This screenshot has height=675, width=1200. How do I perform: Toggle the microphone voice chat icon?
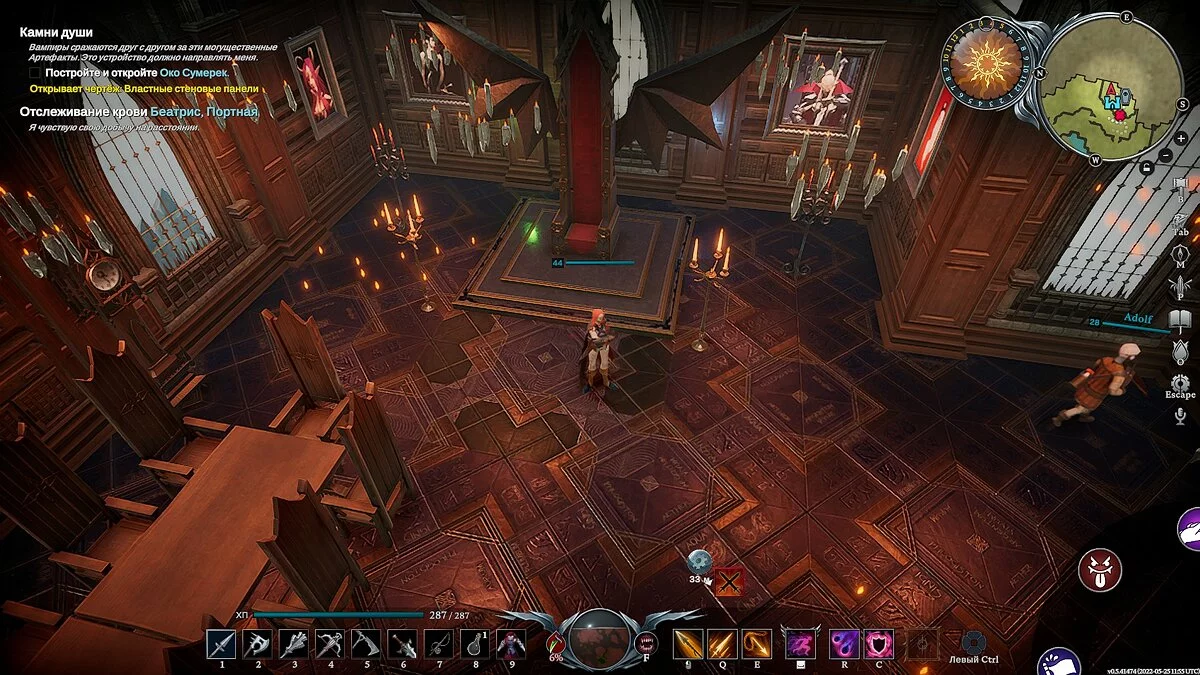tap(1180, 415)
